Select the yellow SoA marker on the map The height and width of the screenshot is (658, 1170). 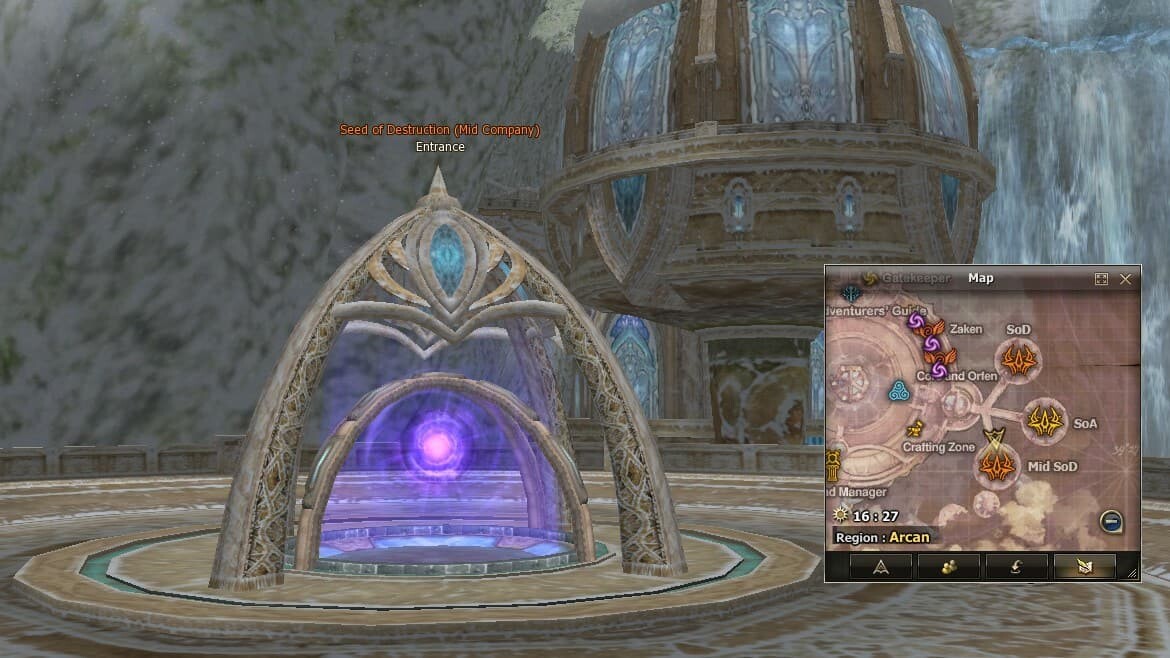[x=1046, y=421]
